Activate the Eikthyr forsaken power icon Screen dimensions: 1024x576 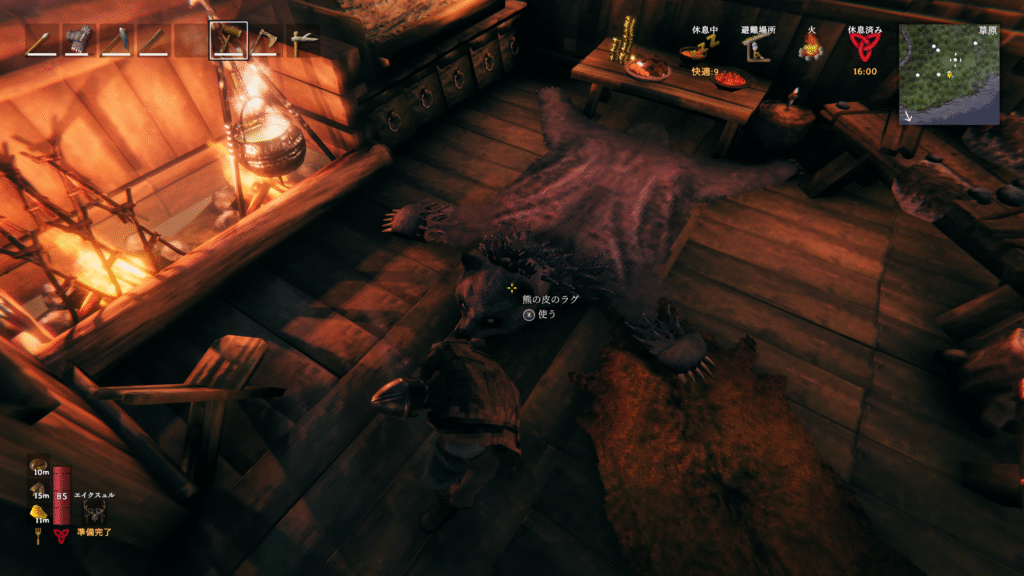tap(96, 512)
